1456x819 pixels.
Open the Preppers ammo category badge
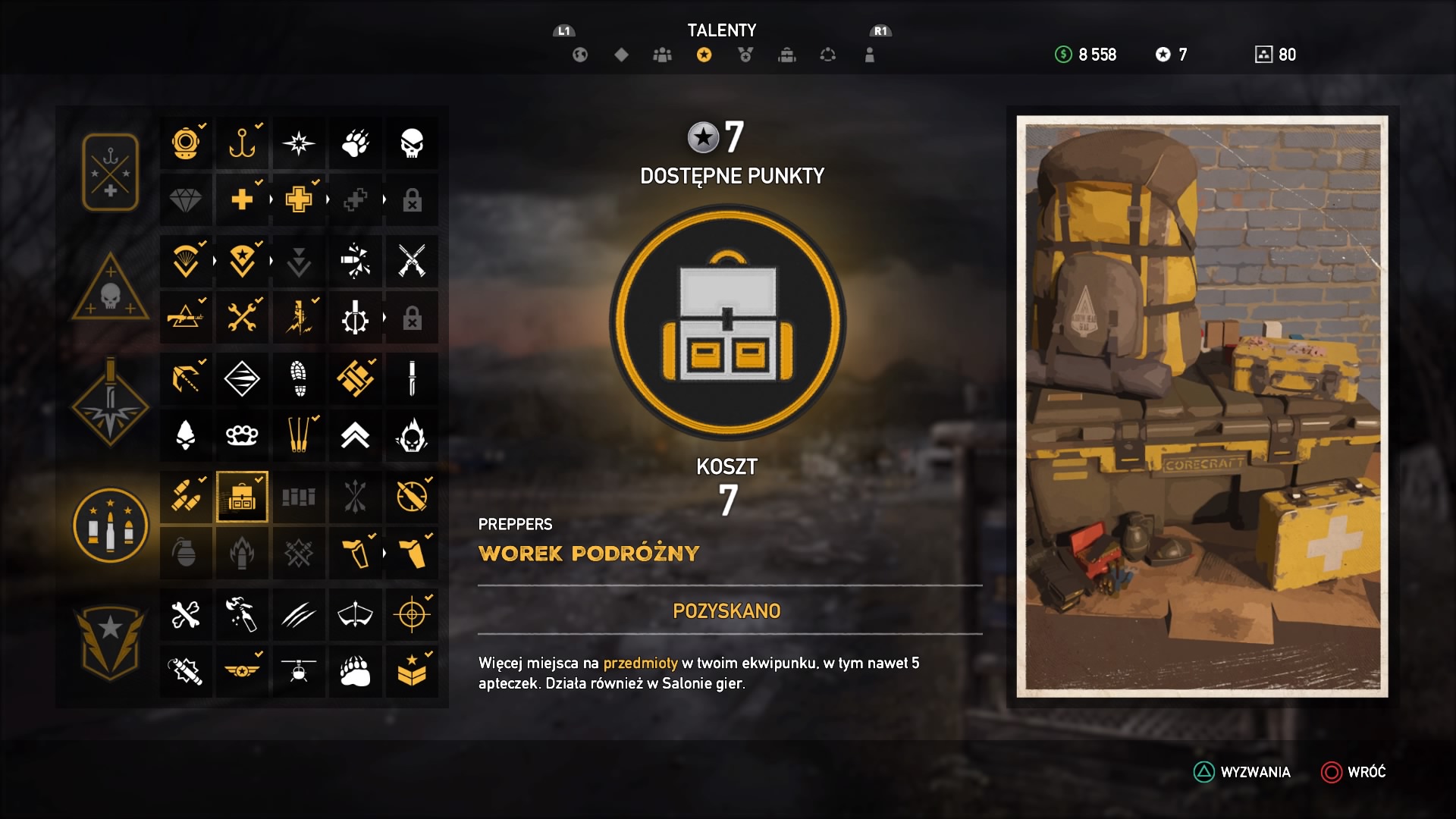point(111,526)
